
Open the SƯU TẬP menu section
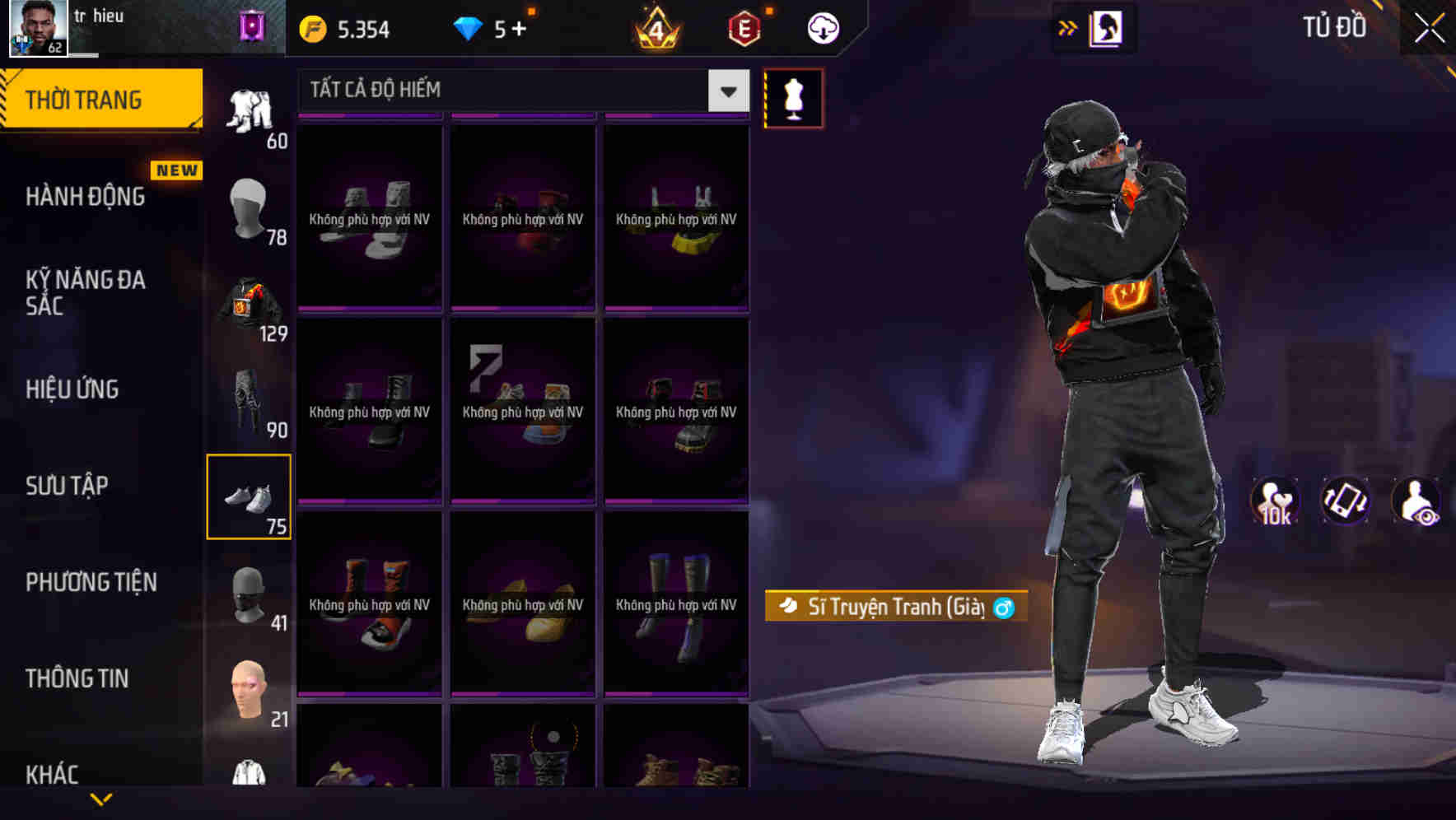click(x=68, y=486)
